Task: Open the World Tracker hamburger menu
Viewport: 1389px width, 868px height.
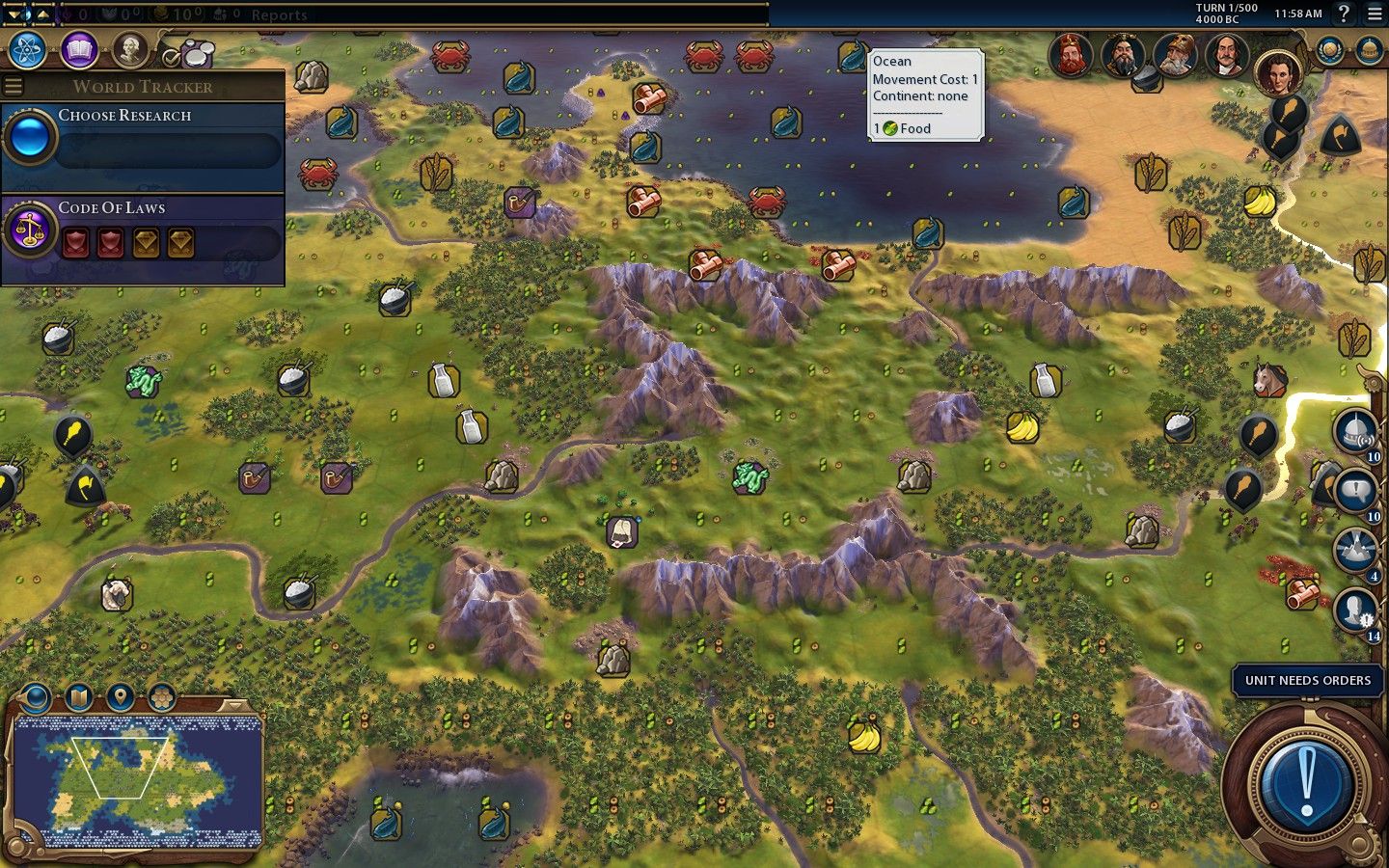Action: (13, 86)
